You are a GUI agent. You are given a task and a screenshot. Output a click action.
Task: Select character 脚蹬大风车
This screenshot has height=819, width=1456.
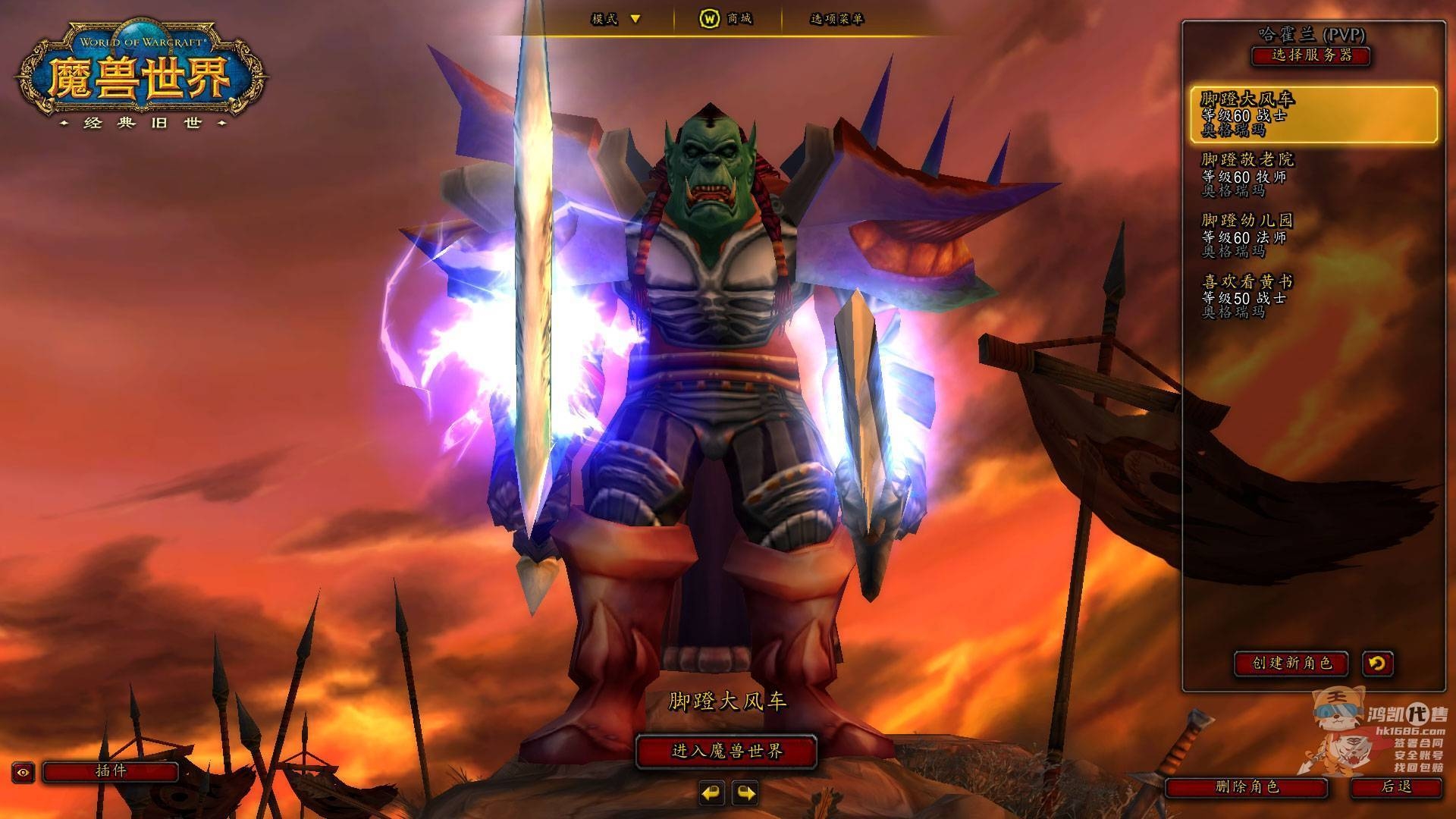click(x=1313, y=115)
